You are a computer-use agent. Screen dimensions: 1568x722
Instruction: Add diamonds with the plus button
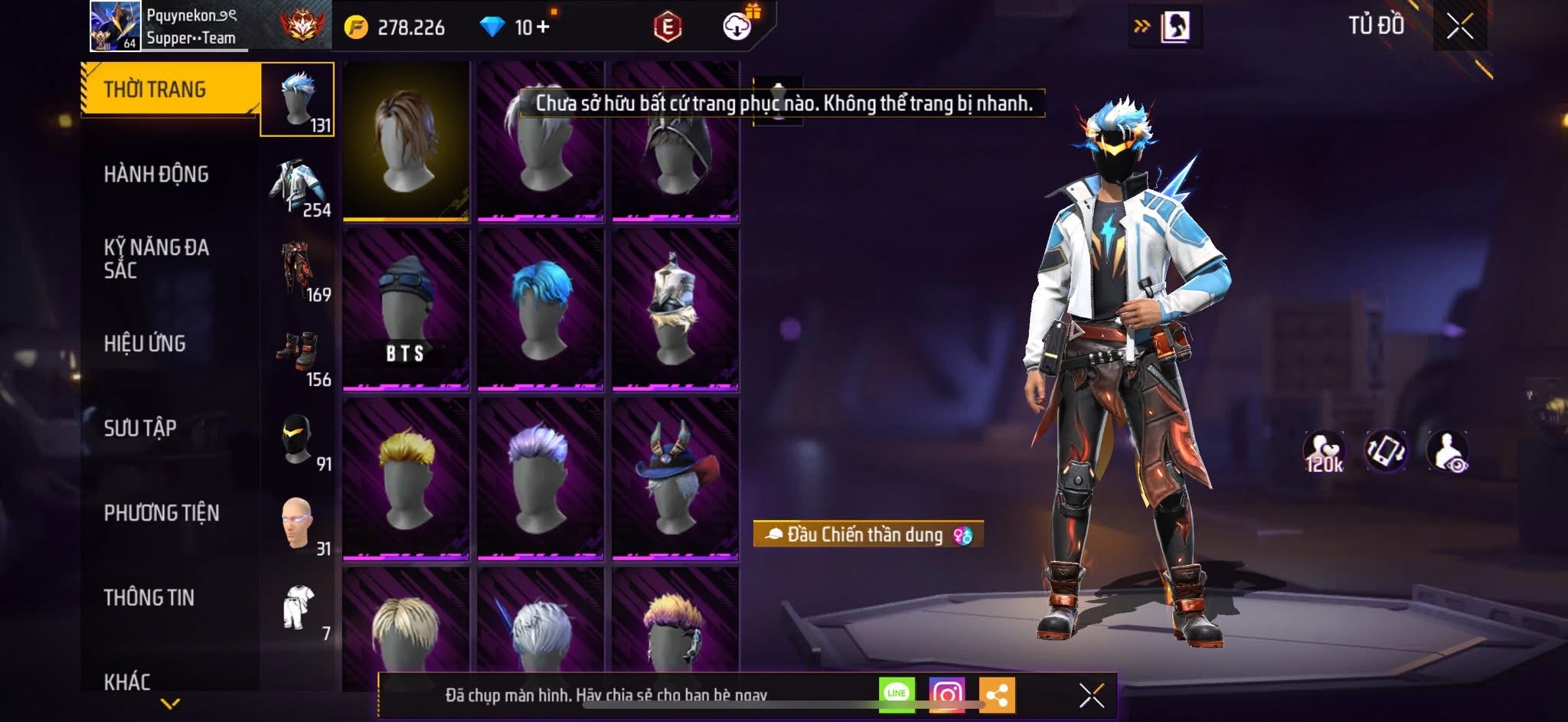point(543,28)
